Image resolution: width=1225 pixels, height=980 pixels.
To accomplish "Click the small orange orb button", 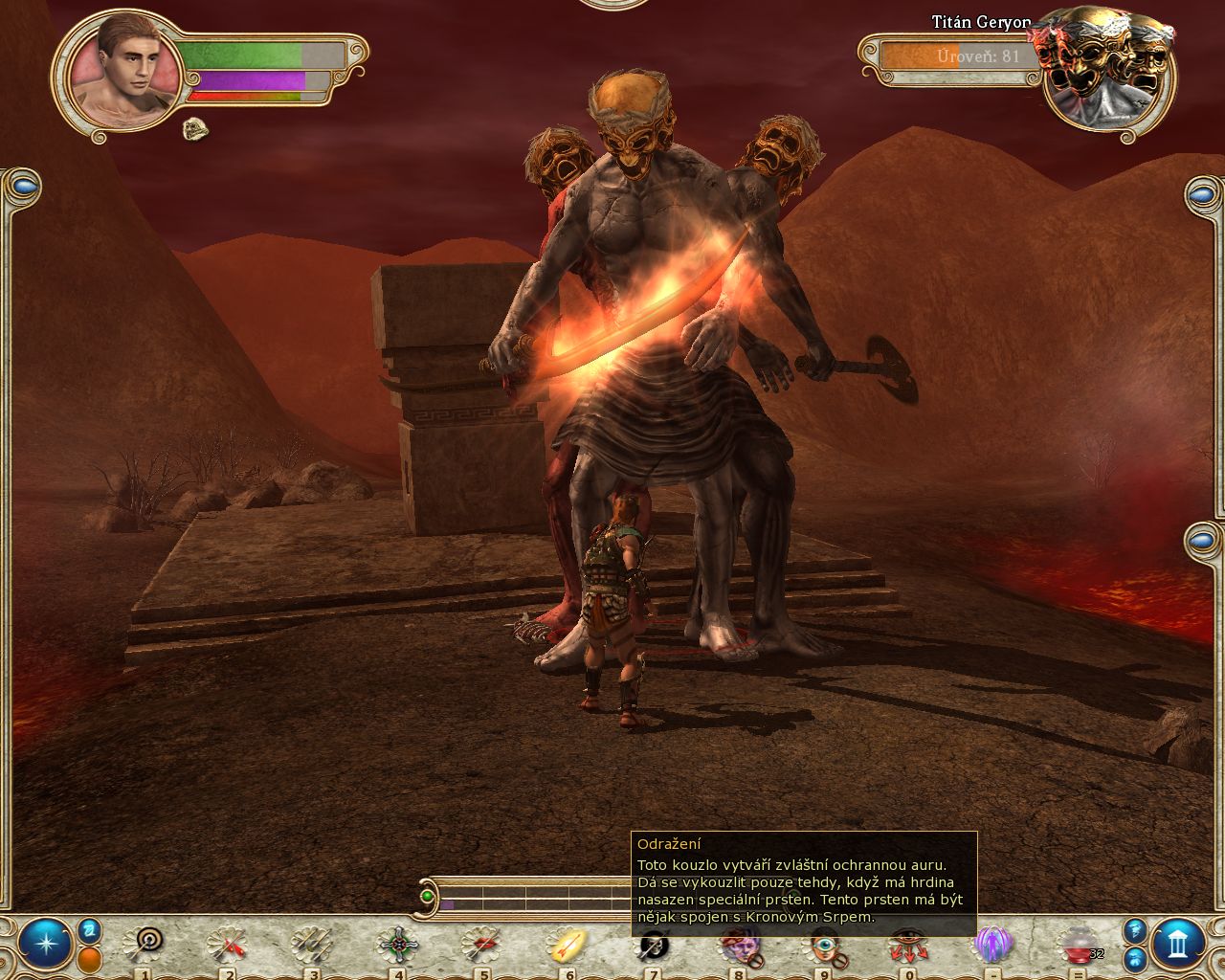I will point(90,959).
